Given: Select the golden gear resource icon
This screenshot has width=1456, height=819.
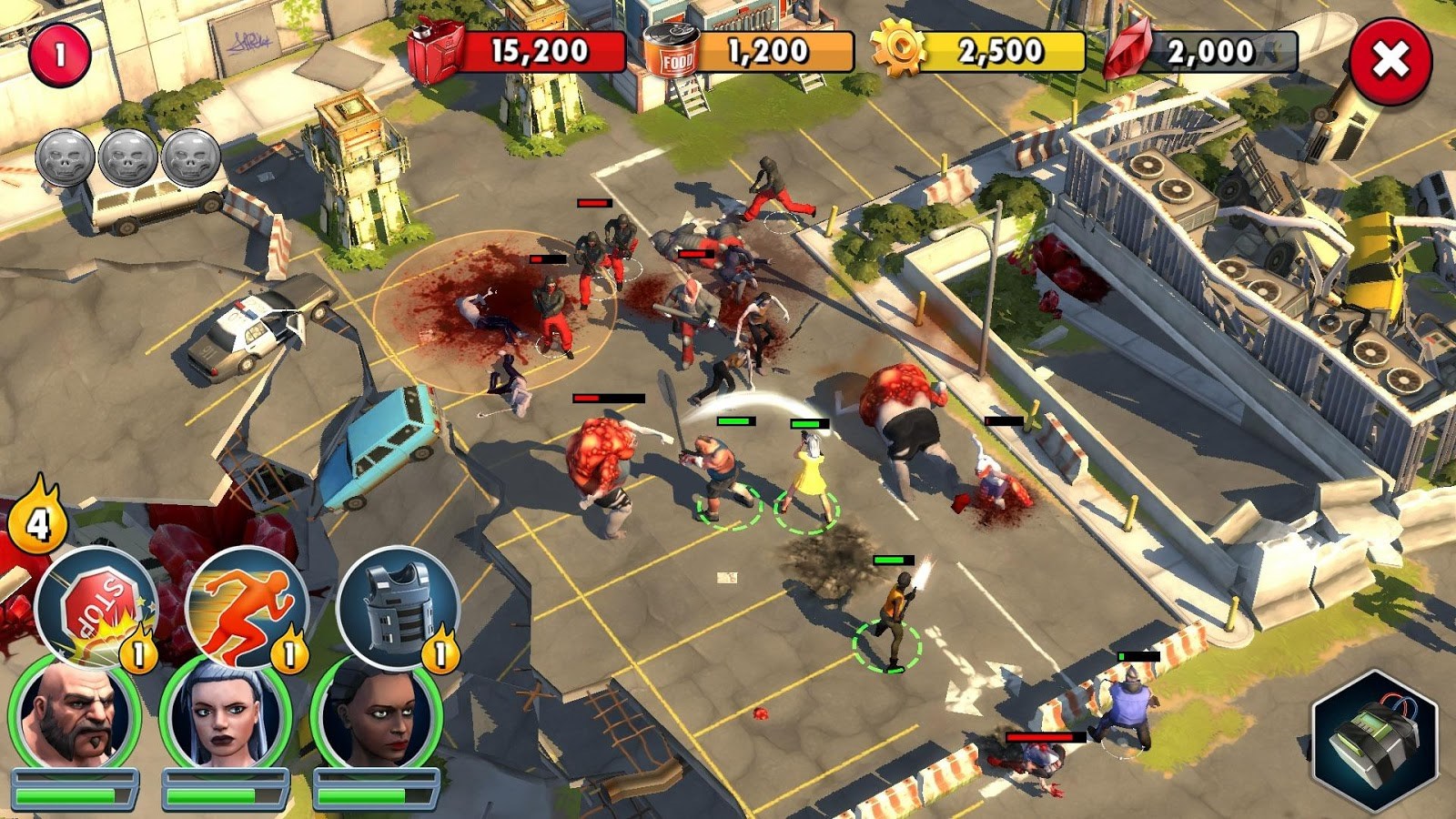Looking at the screenshot, I should pos(901,50).
